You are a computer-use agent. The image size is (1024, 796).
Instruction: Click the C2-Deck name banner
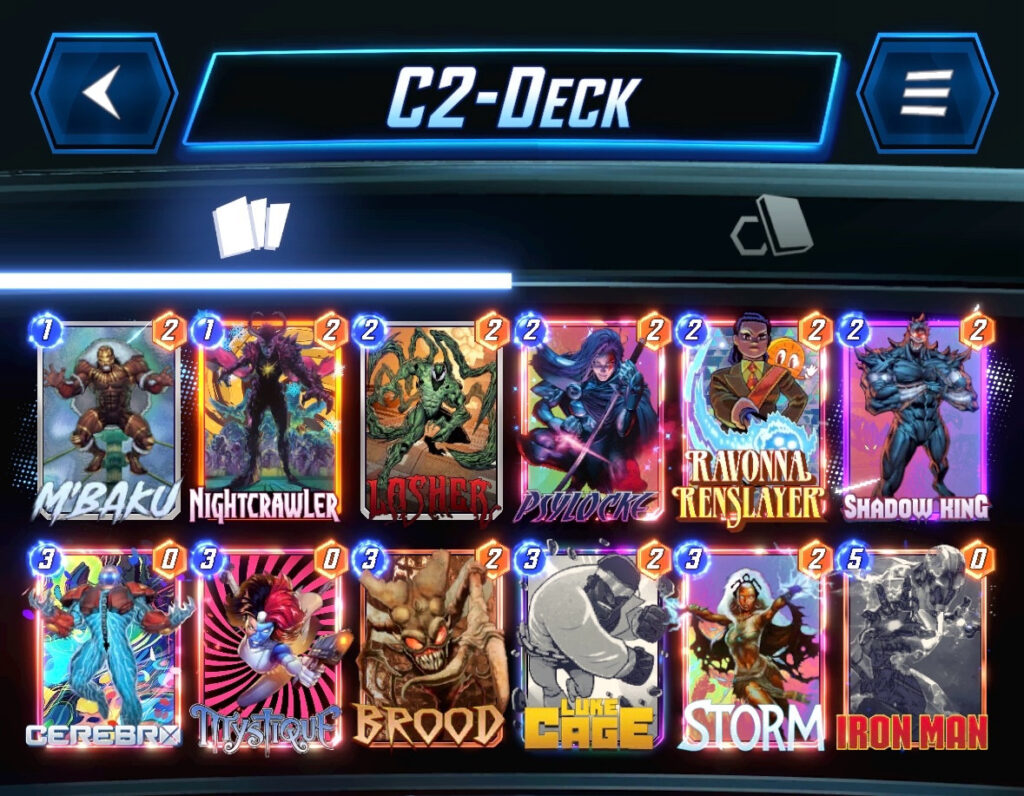click(x=512, y=97)
